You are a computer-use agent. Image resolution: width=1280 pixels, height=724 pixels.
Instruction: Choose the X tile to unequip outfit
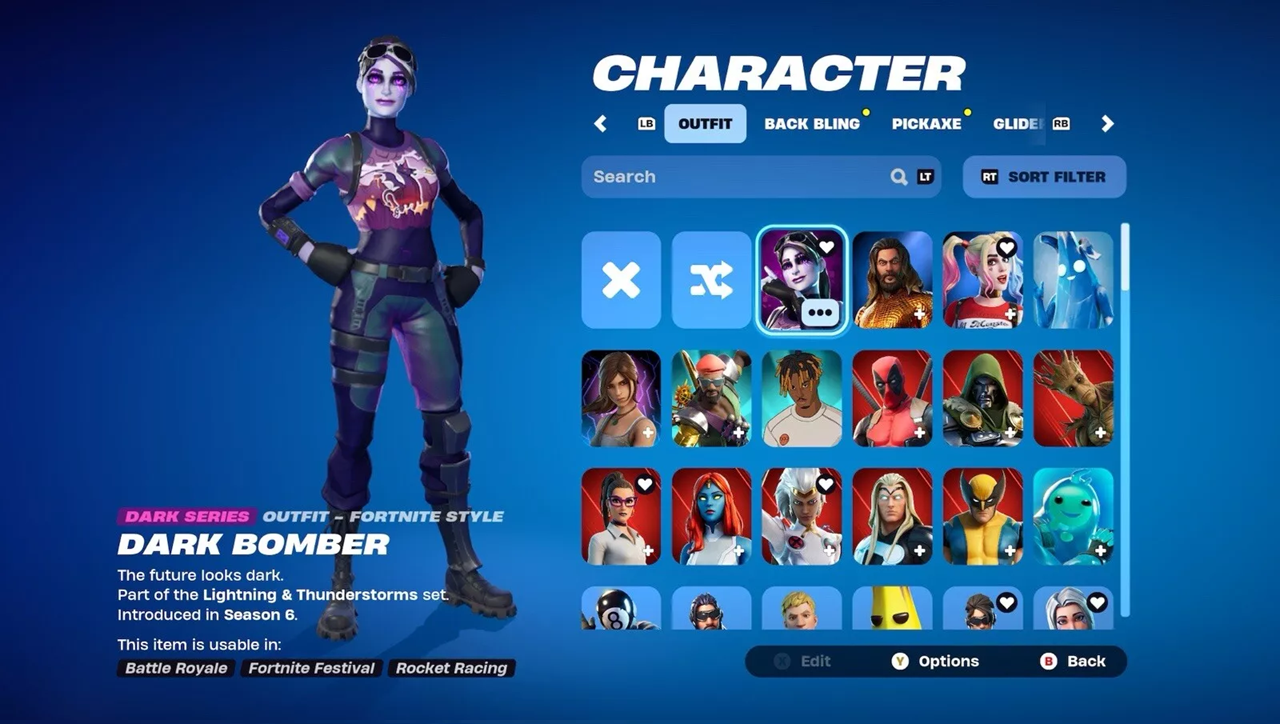click(621, 280)
